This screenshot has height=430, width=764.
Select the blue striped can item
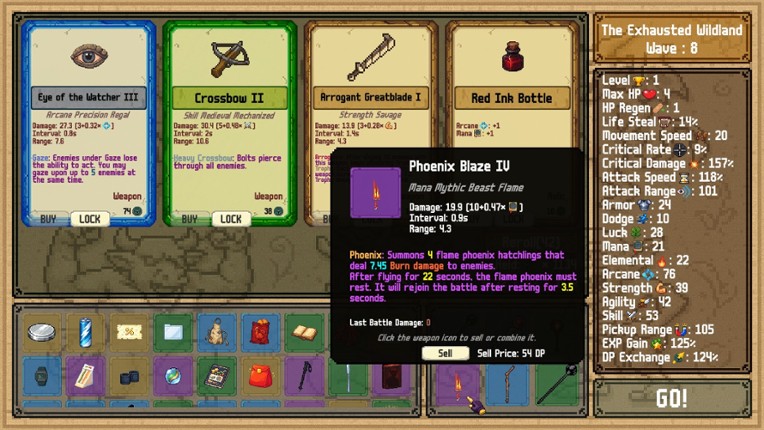(x=85, y=333)
